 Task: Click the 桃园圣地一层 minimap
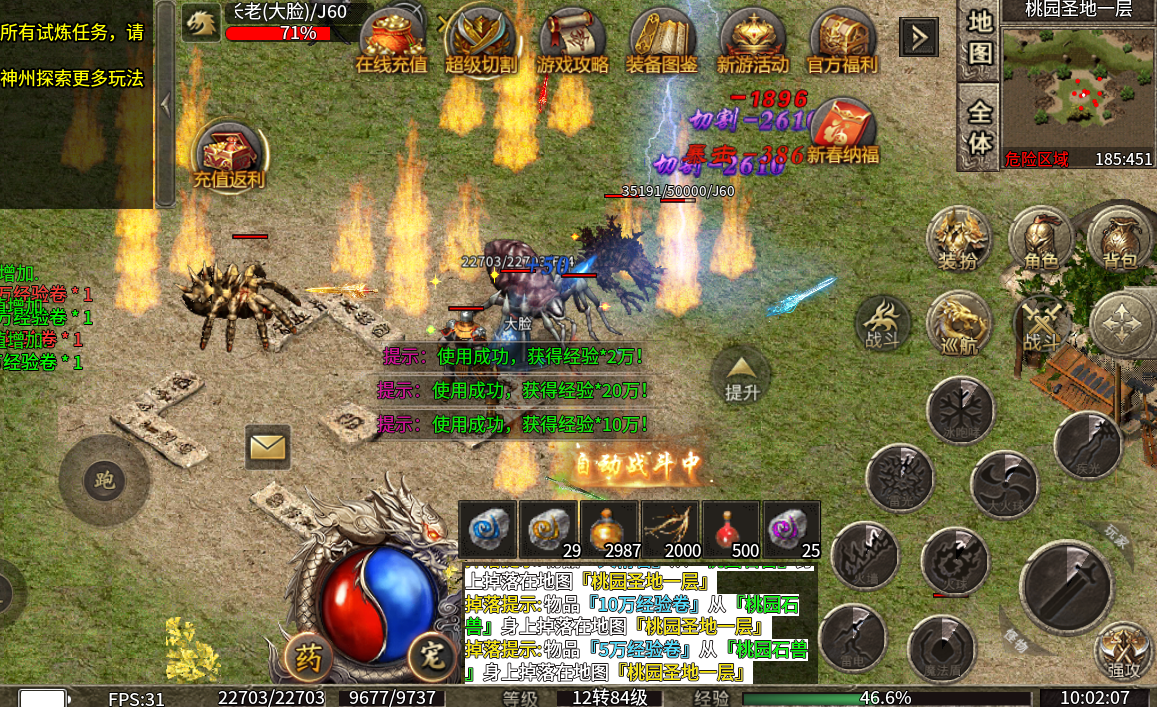point(1078,88)
